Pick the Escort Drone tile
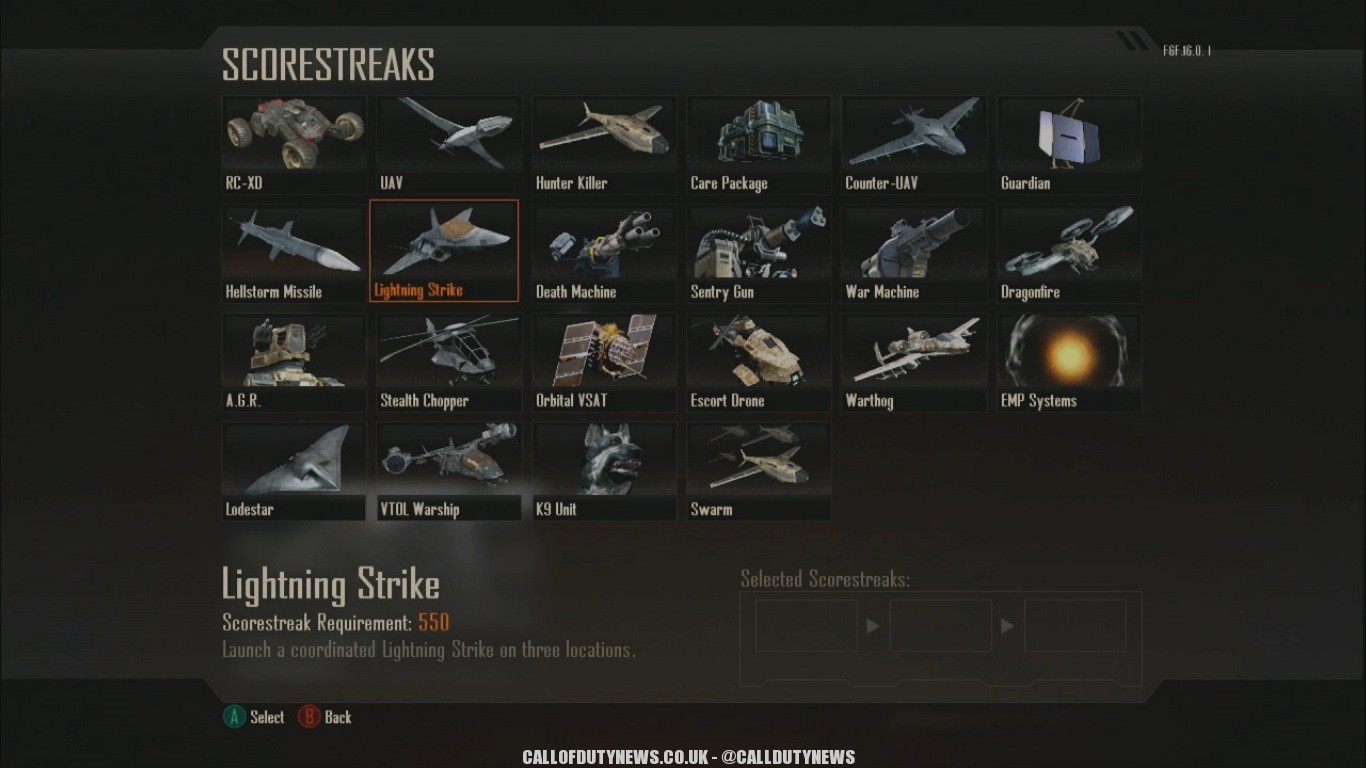Screen dimensions: 1366x768 pos(759,361)
